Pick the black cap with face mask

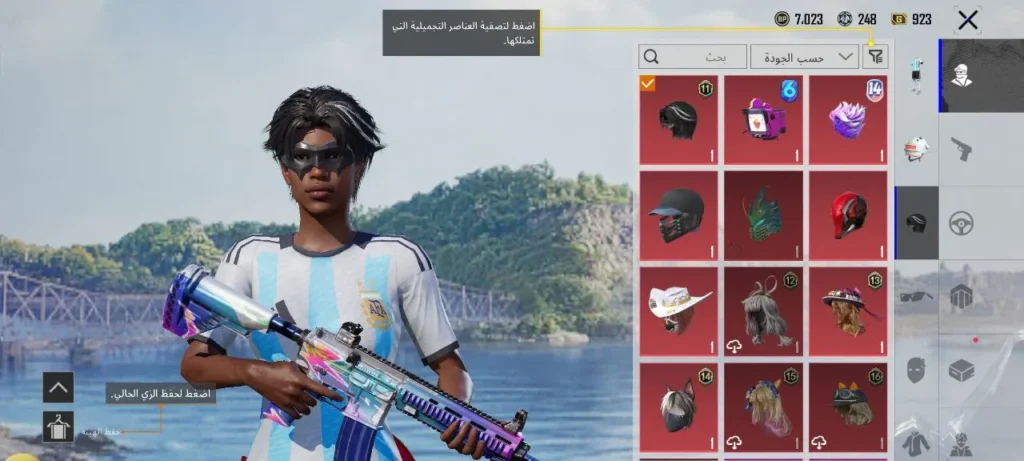point(679,215)
